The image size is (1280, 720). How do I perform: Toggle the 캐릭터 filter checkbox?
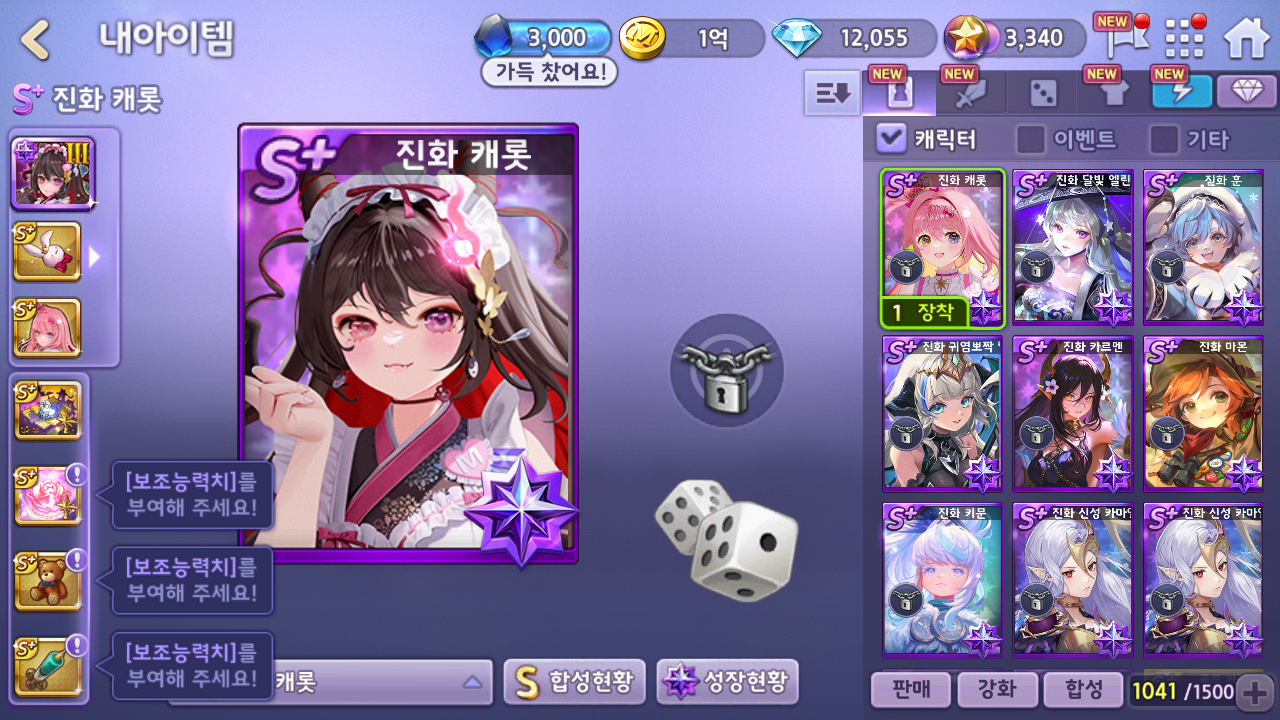point(891,139)
